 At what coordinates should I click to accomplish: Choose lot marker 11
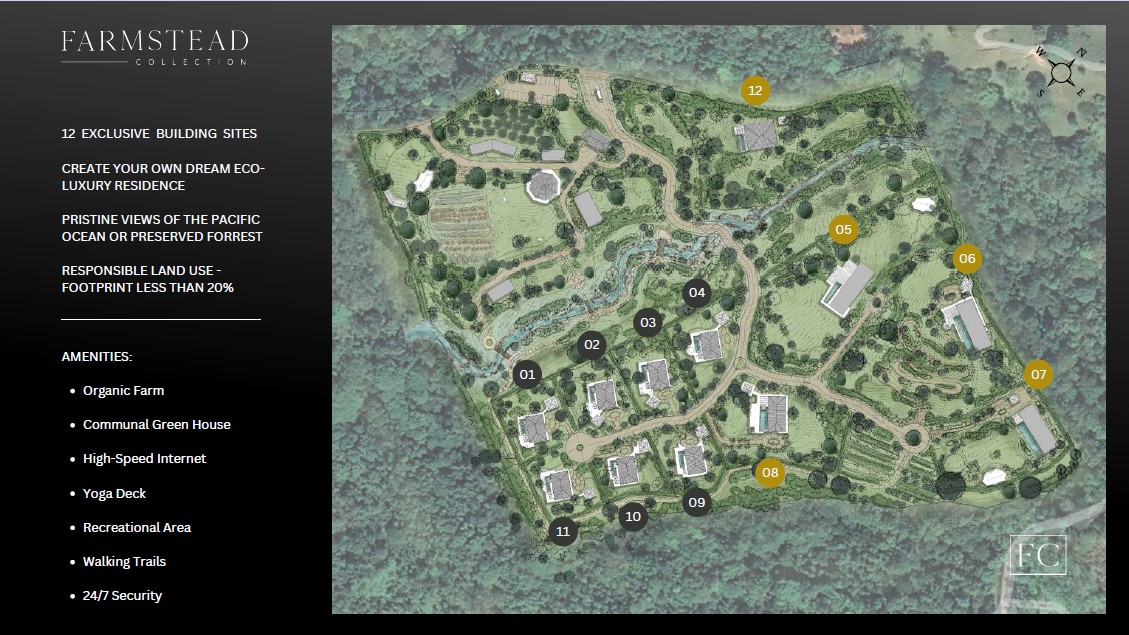pos(563,531)
